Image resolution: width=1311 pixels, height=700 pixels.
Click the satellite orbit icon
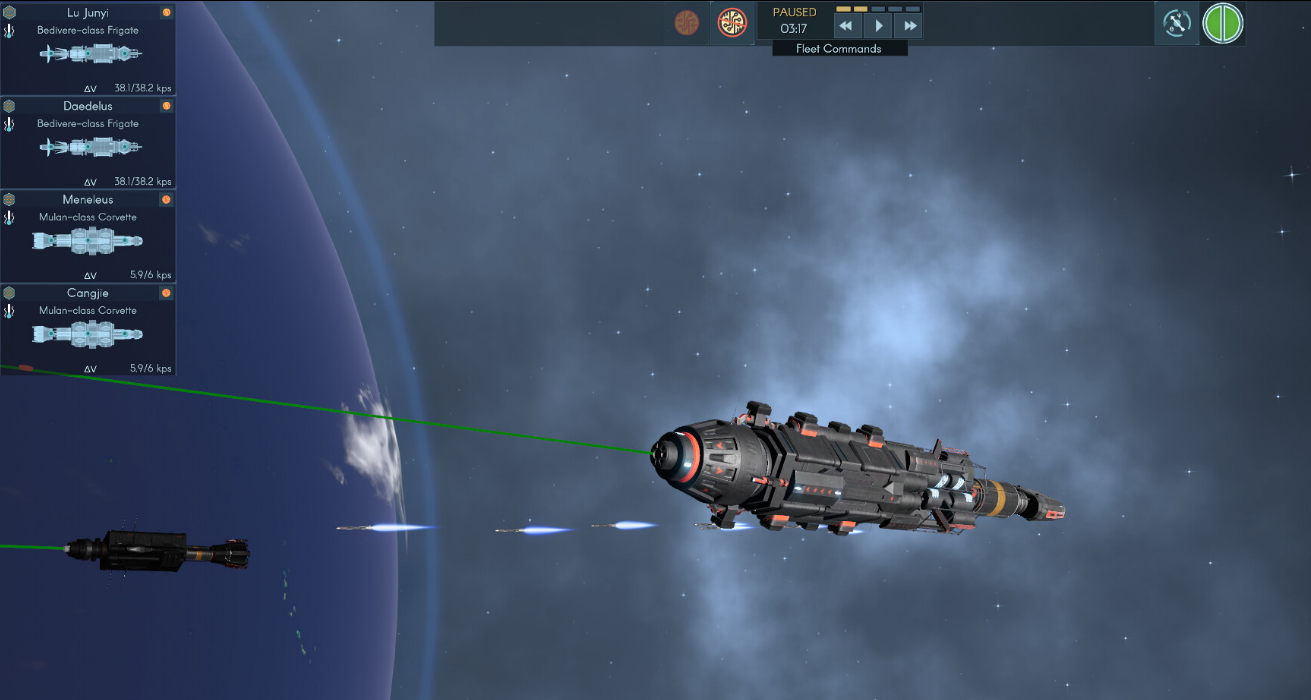click(x=1177, y=23)
